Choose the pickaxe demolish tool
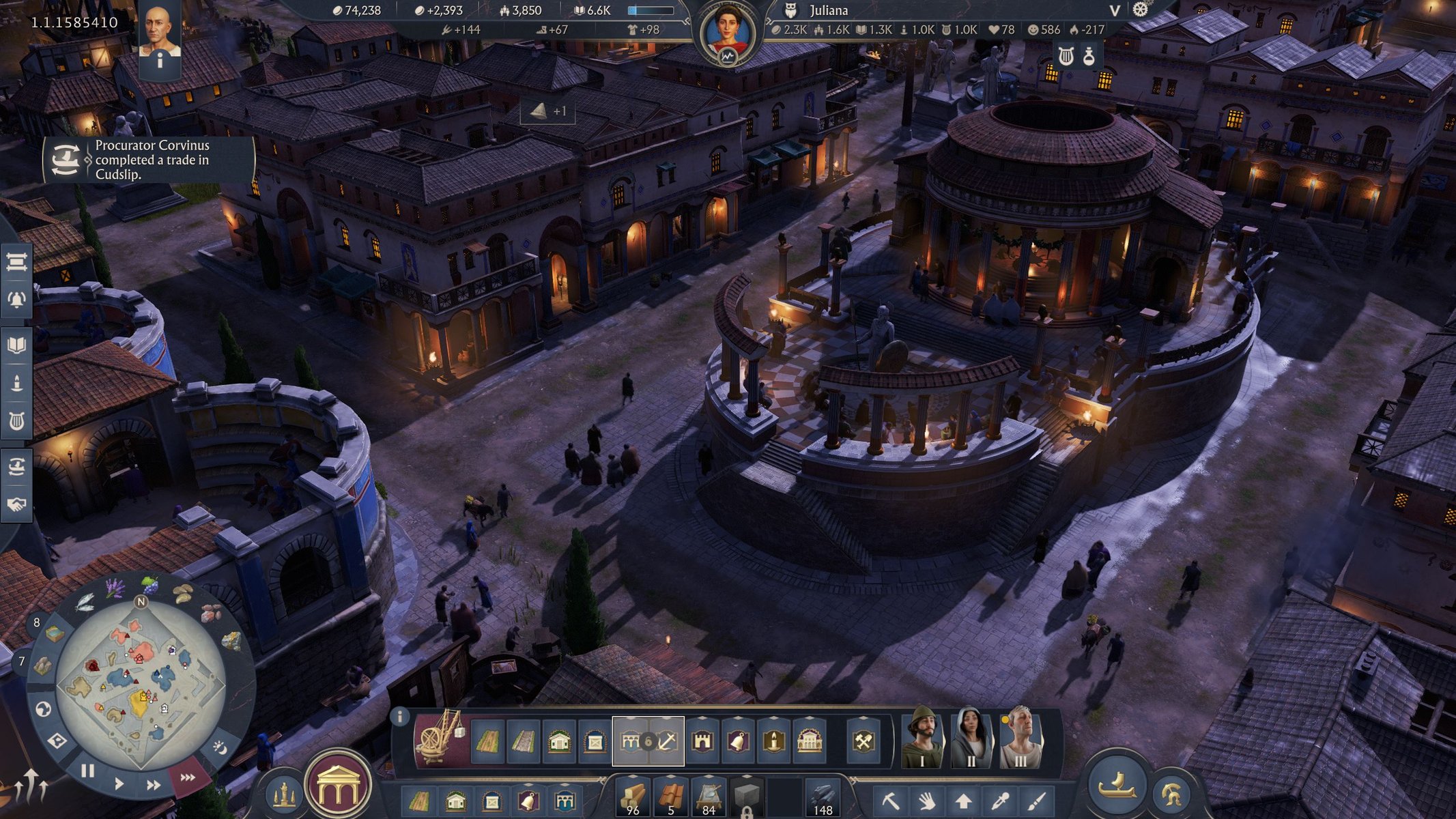This screenshot has width=1456, height=819. pyautogui.click(x=889, y=800)
